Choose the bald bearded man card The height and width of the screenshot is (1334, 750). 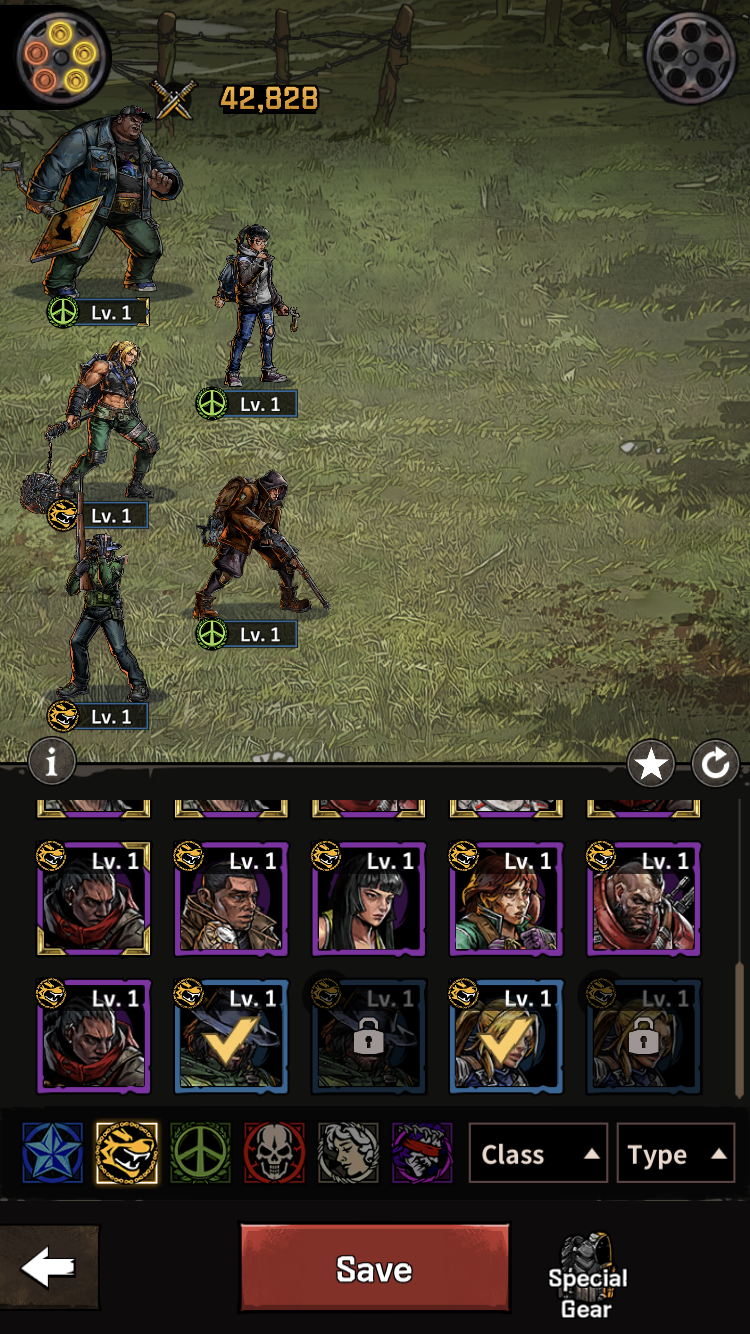(643, 900)
